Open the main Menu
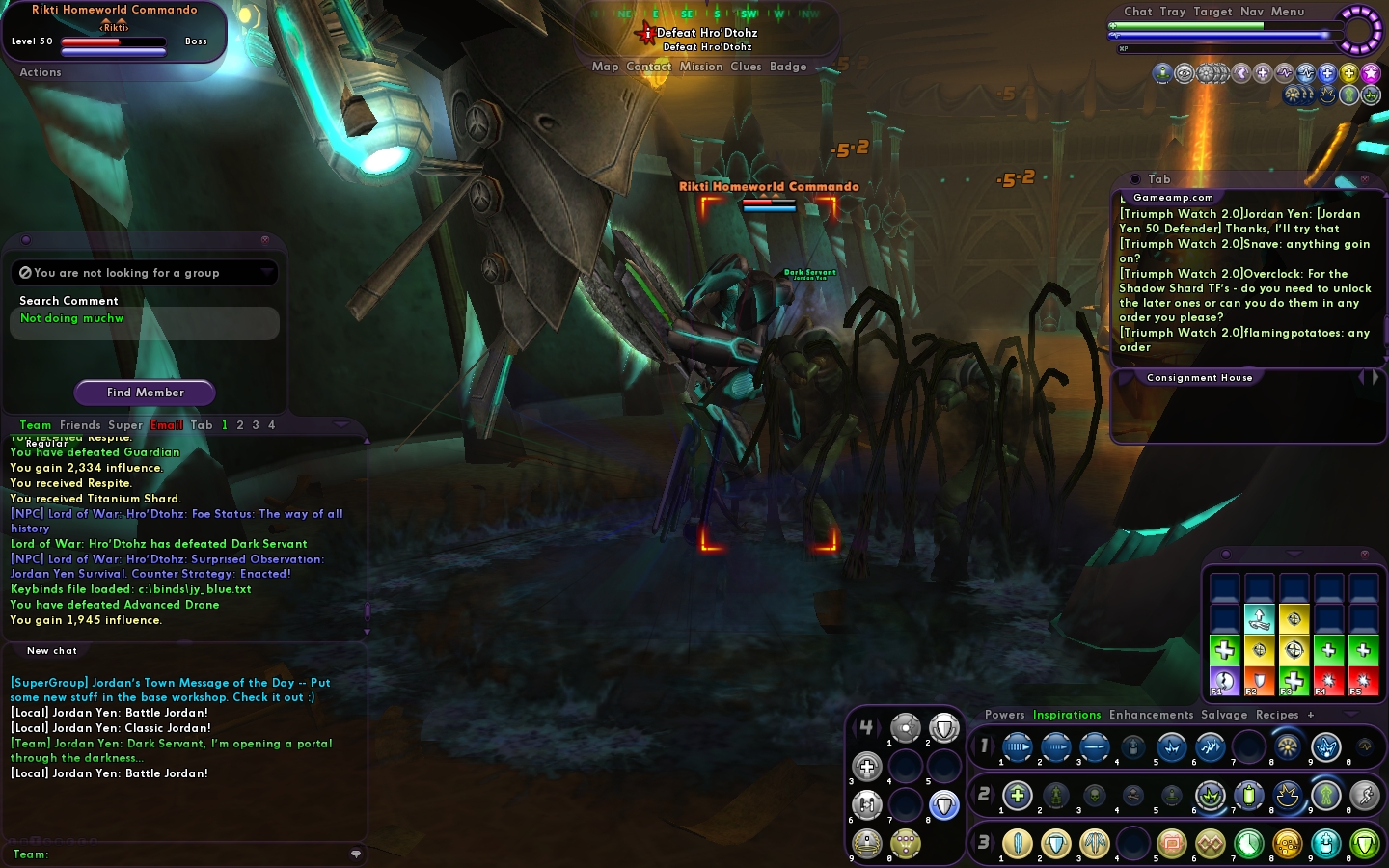The image size is (1389, 868). [1288, 12]
